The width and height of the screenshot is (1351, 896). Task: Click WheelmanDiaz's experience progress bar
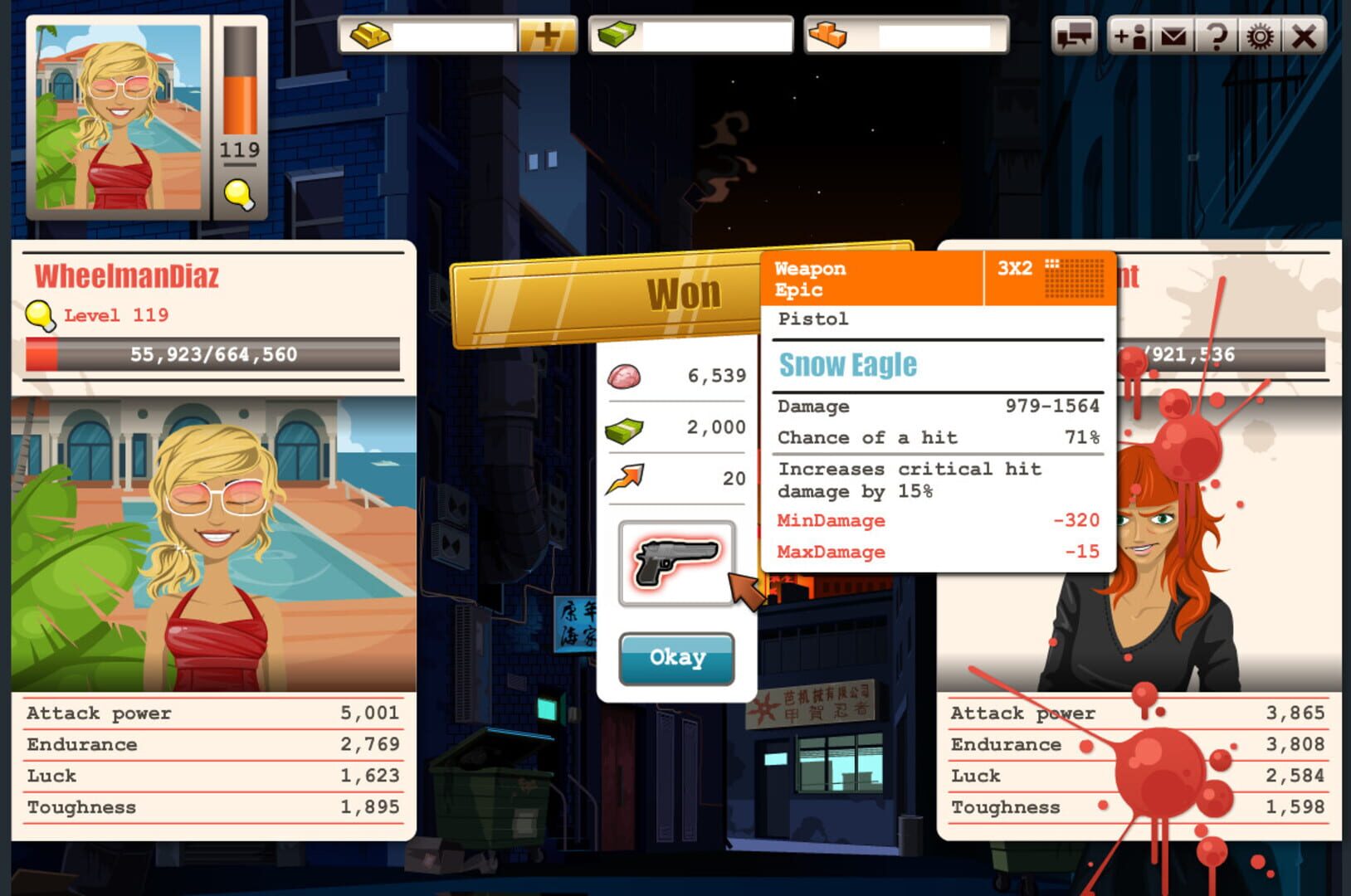(x=210, y=355)
